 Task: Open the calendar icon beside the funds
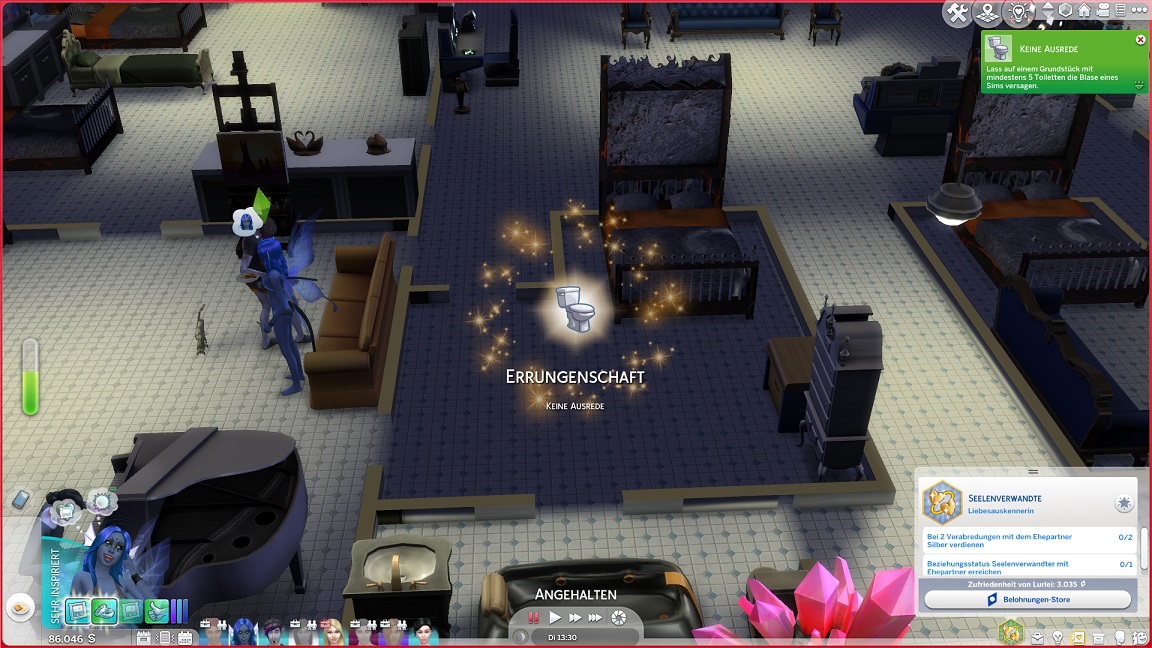(143, 637)
